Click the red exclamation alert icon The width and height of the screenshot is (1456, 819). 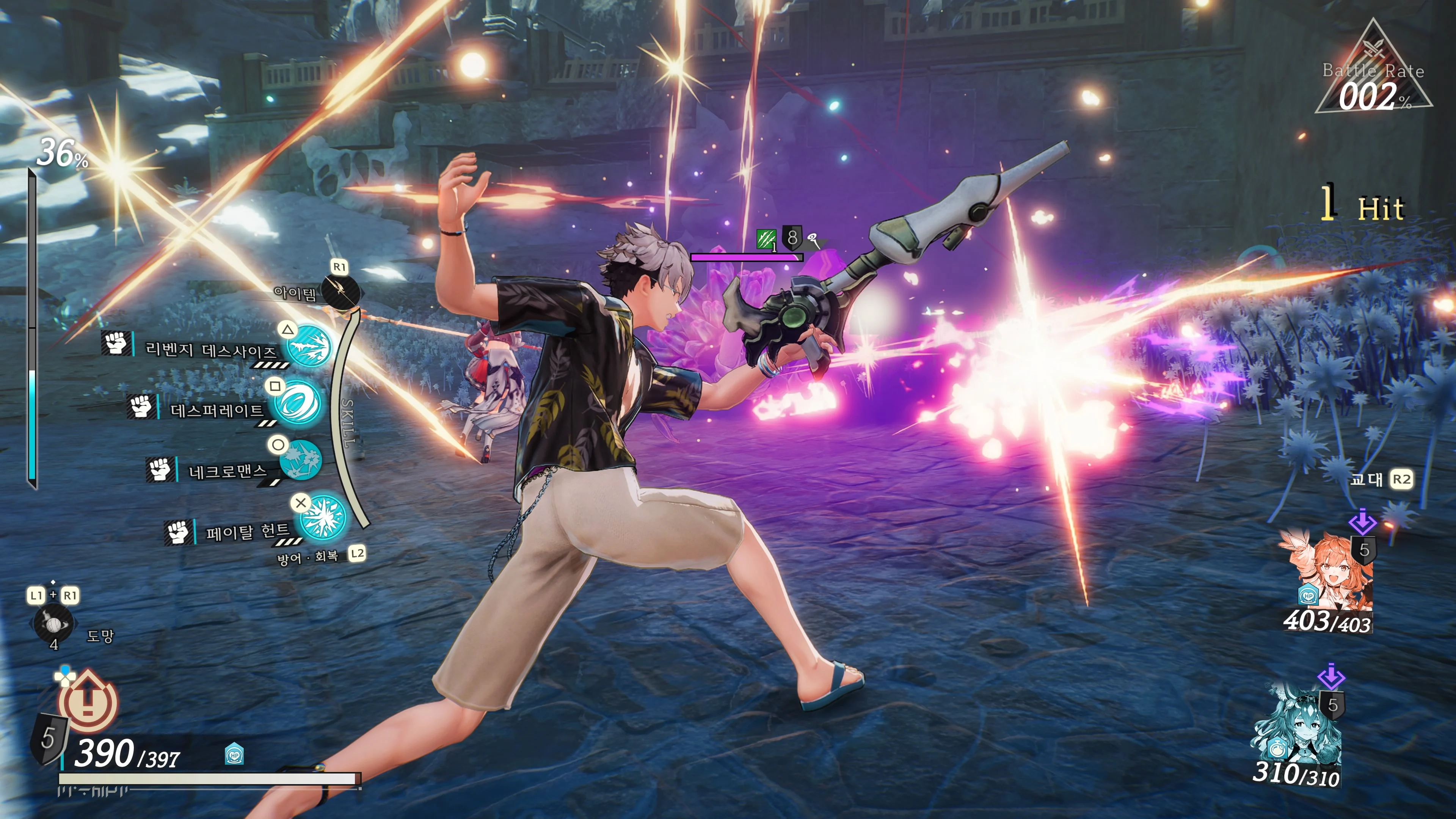click(88, 701)
